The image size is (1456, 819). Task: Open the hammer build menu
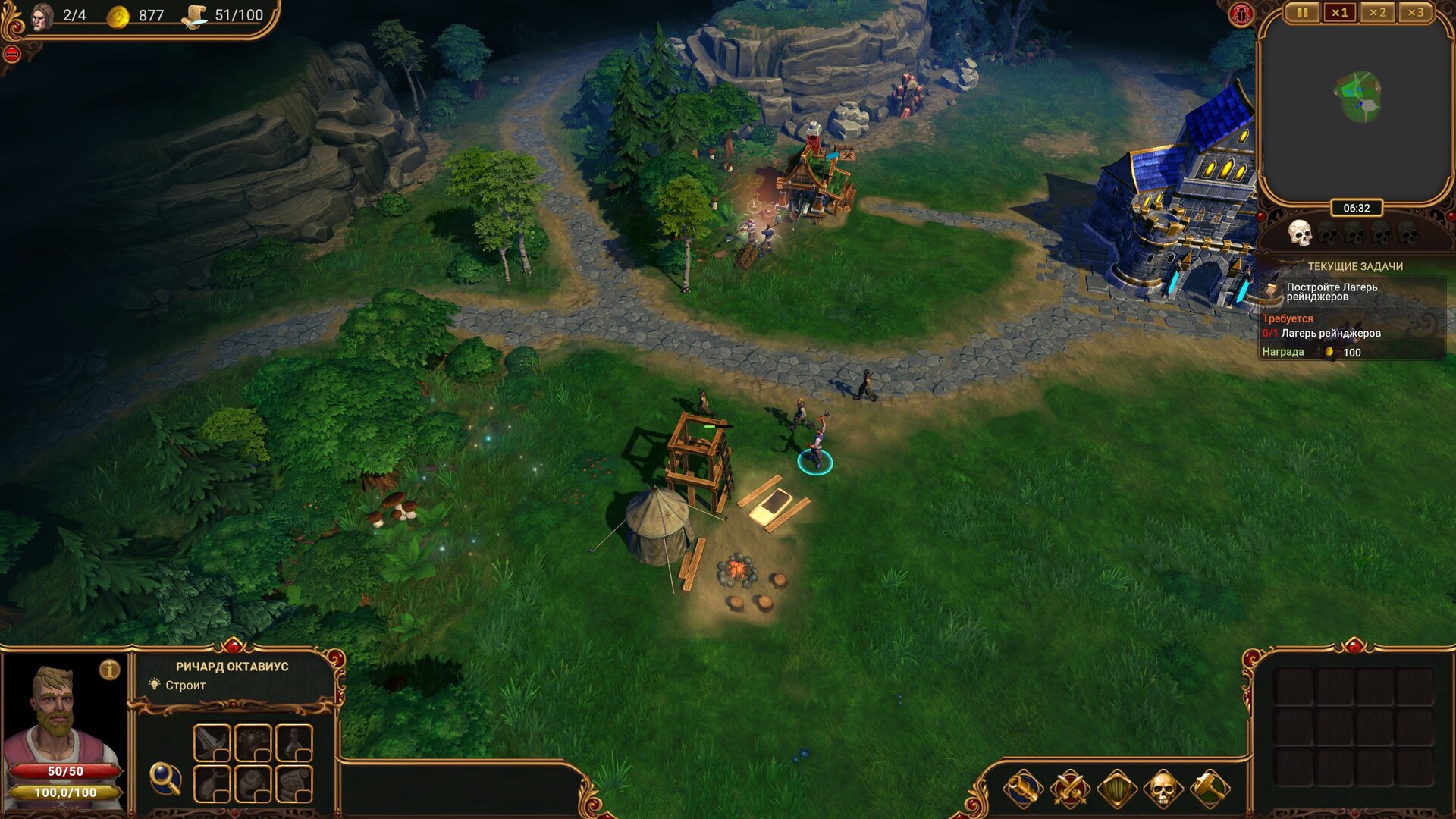[1210, 789]
